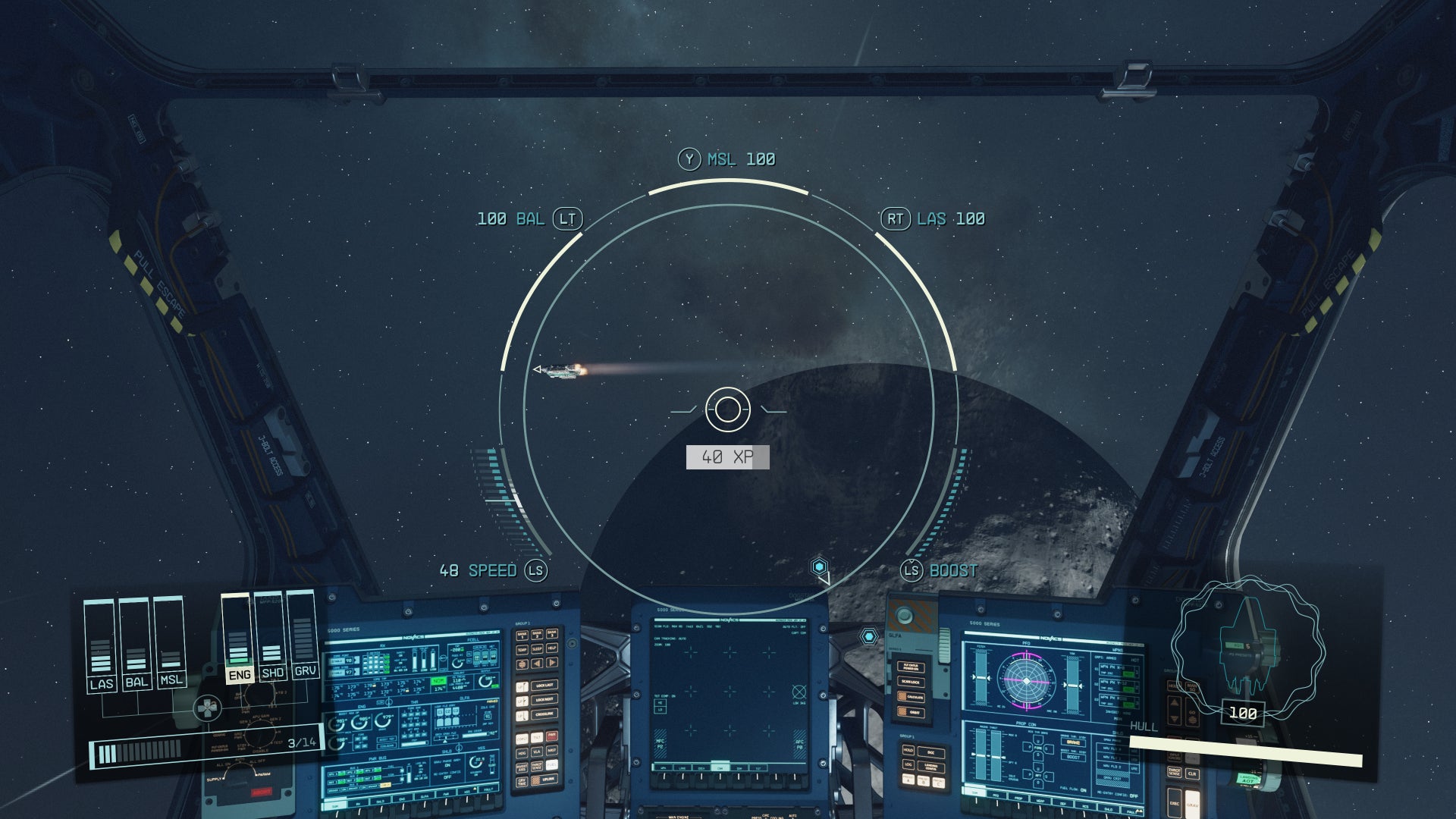This screenshot has height=819, width=1456.
Task: Toggle SCAN LOCK on the right console
Action: click(912, 681)
